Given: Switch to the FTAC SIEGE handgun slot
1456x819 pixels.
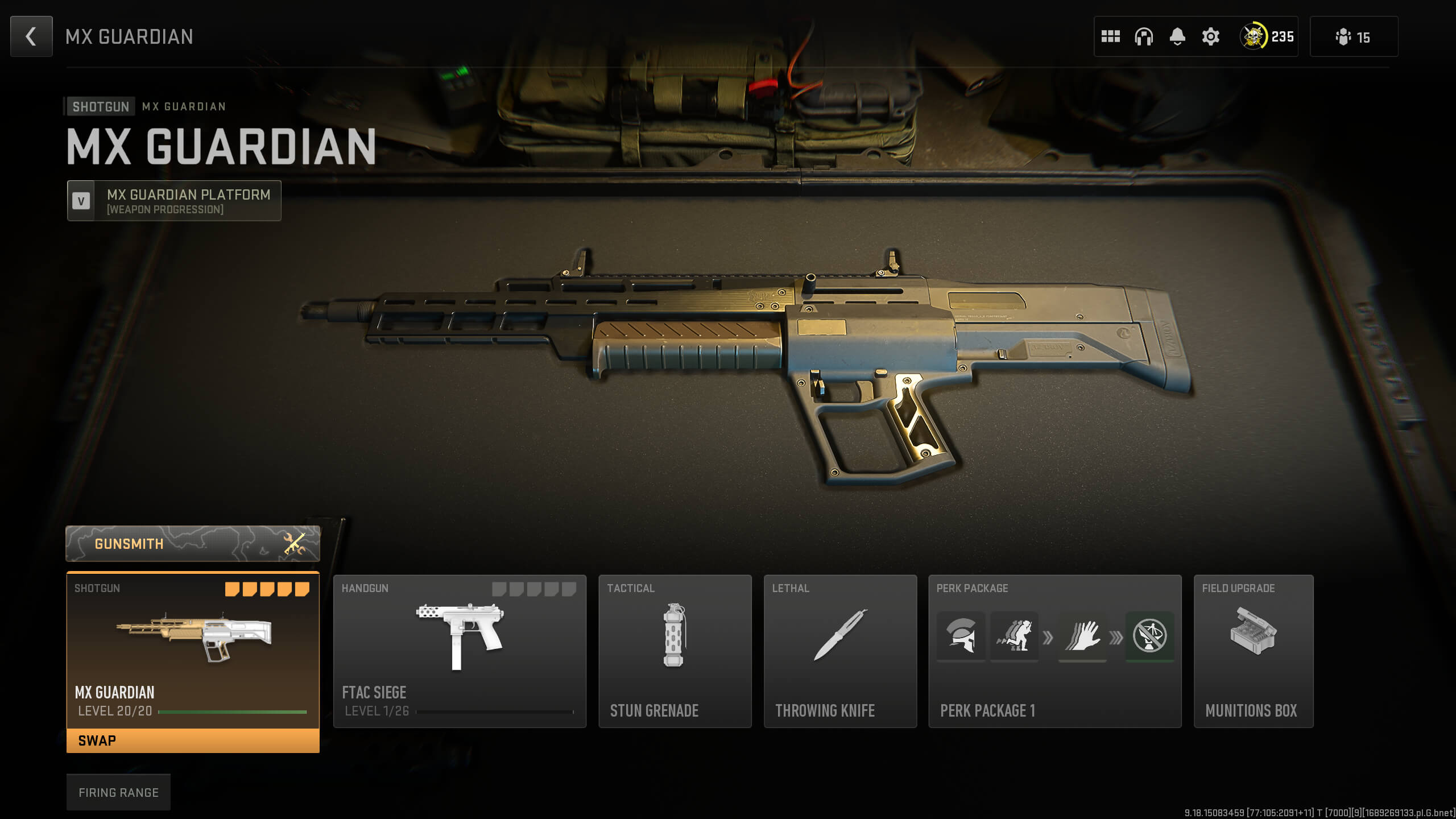Looking at the screenshot, I should 460,651.
